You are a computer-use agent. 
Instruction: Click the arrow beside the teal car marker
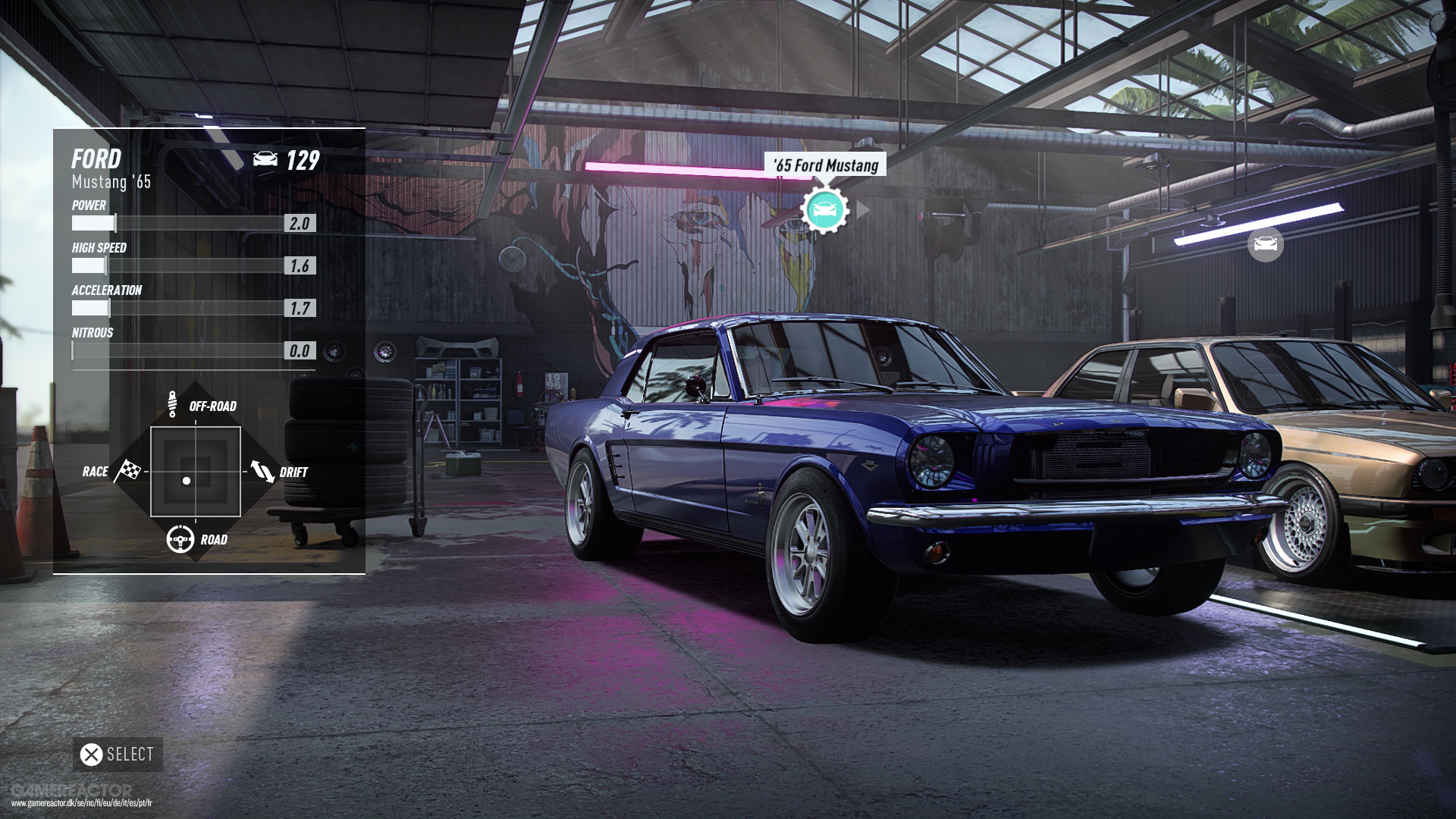click(x=862, y=209)
